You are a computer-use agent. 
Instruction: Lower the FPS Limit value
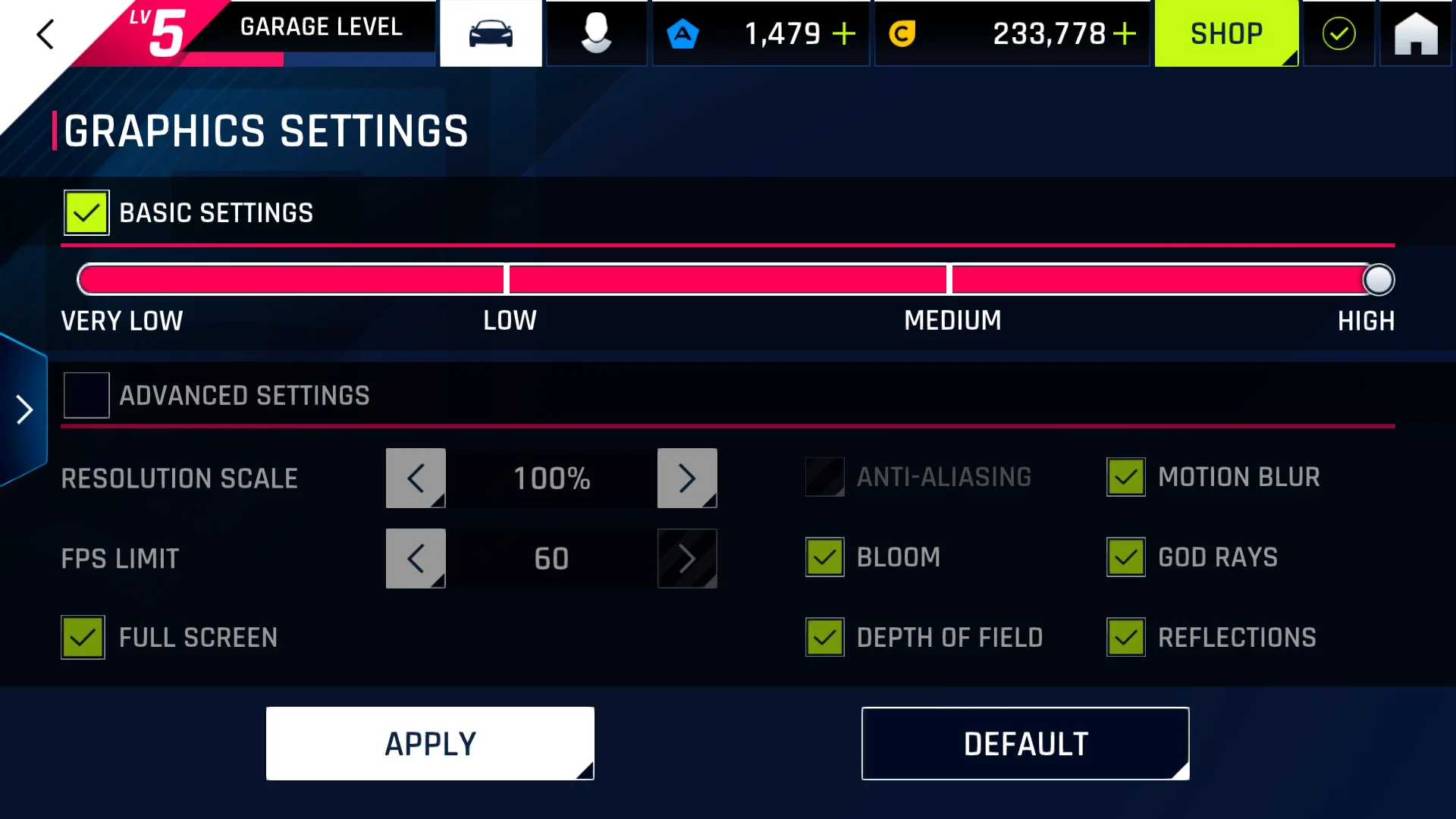(416, 559)
